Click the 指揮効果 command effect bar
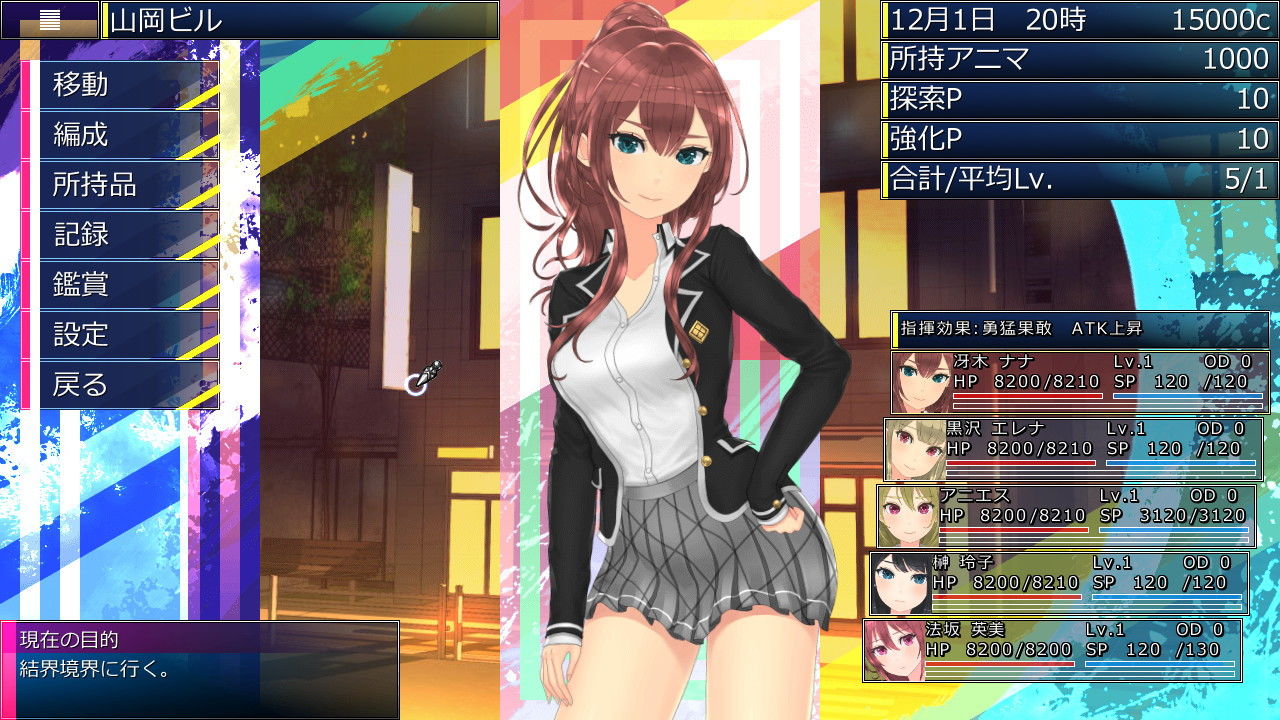Image resolution: width=1280 pixels, height=720 pixels. [x=1080, y=328]
